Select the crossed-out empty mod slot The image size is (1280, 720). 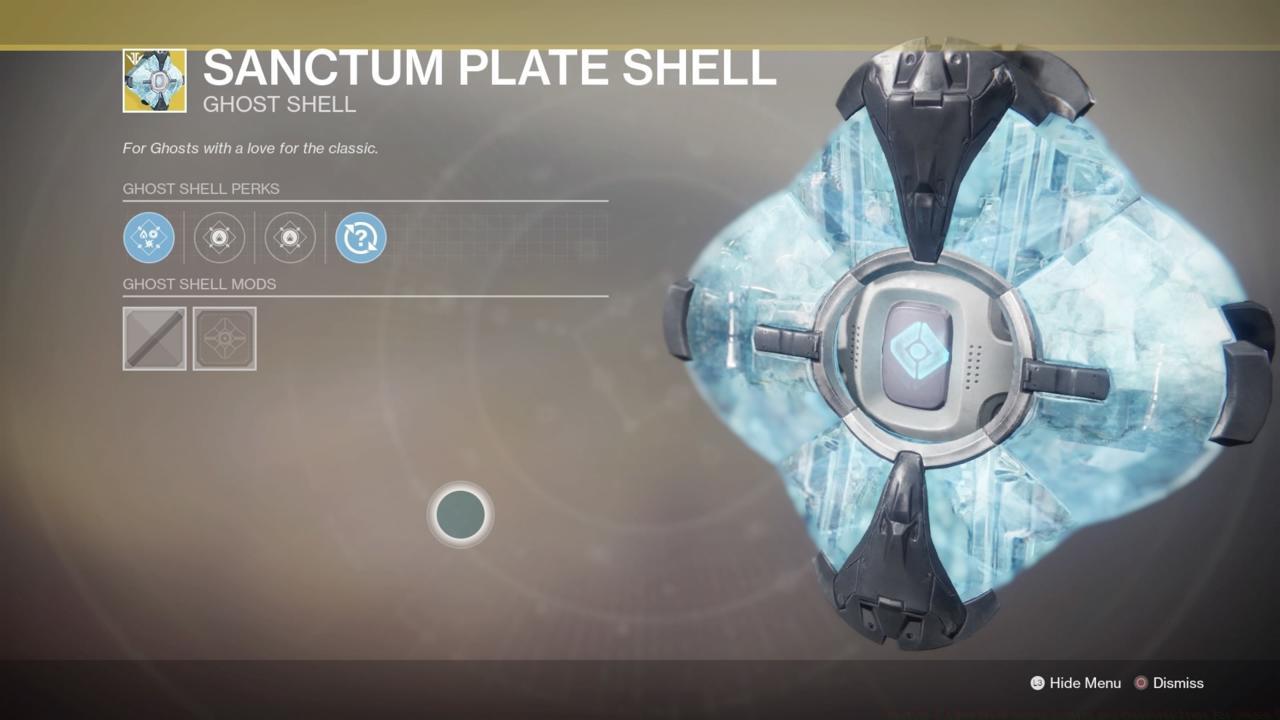(154, 339)
